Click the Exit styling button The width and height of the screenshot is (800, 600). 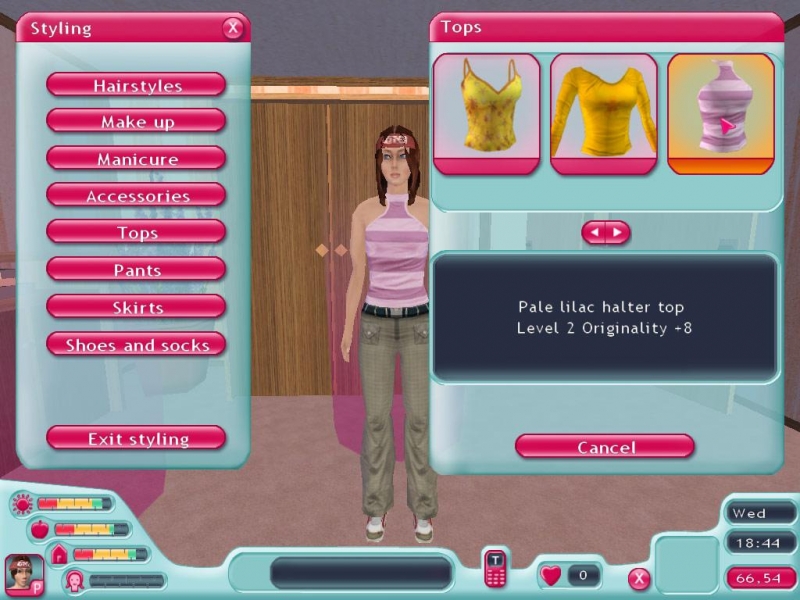coord(136,438)
